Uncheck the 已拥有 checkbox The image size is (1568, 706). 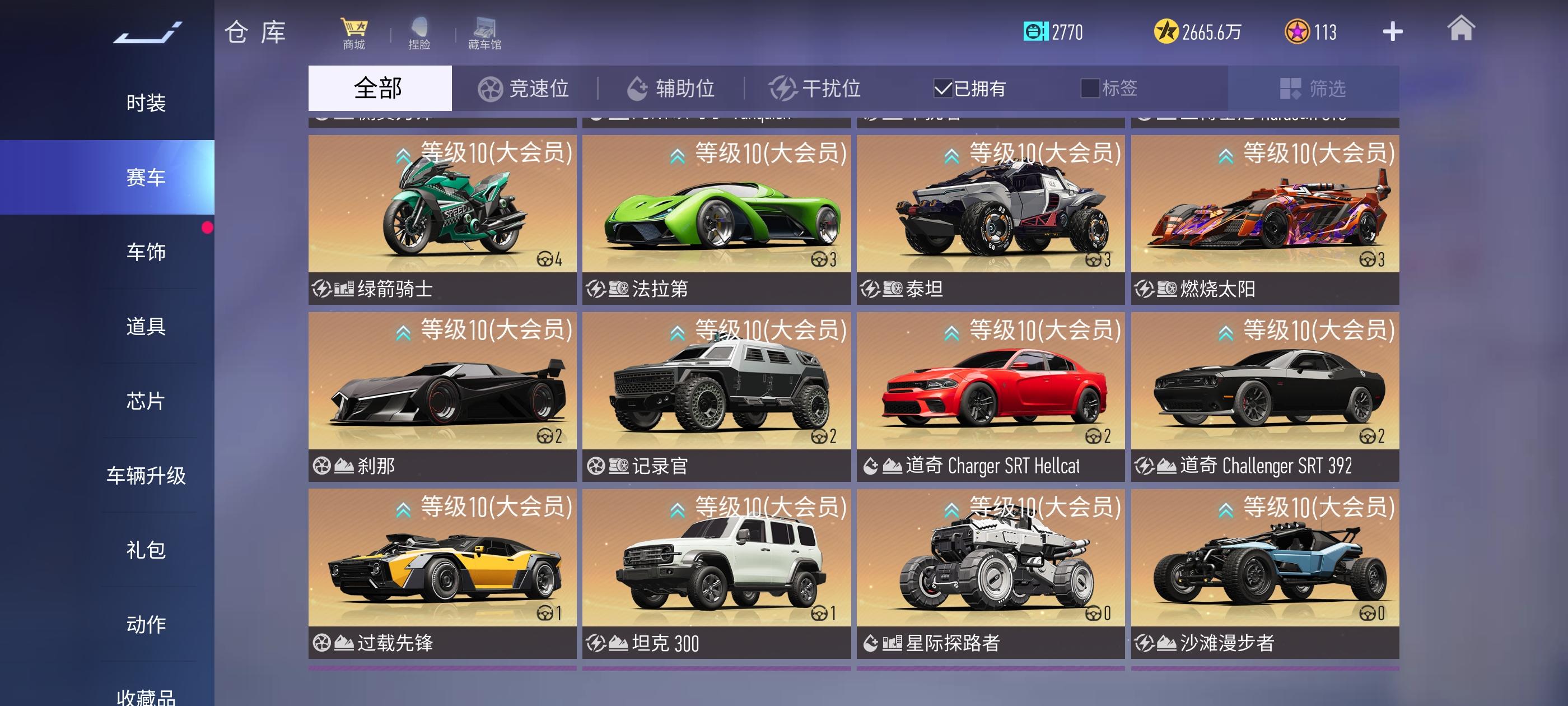(x=943, y=89)
